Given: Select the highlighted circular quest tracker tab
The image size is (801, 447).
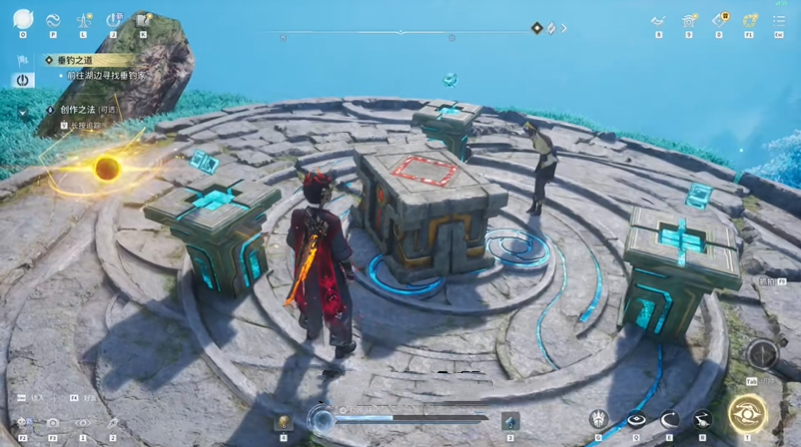Looking at the screenshot, I should coord(22,81).
